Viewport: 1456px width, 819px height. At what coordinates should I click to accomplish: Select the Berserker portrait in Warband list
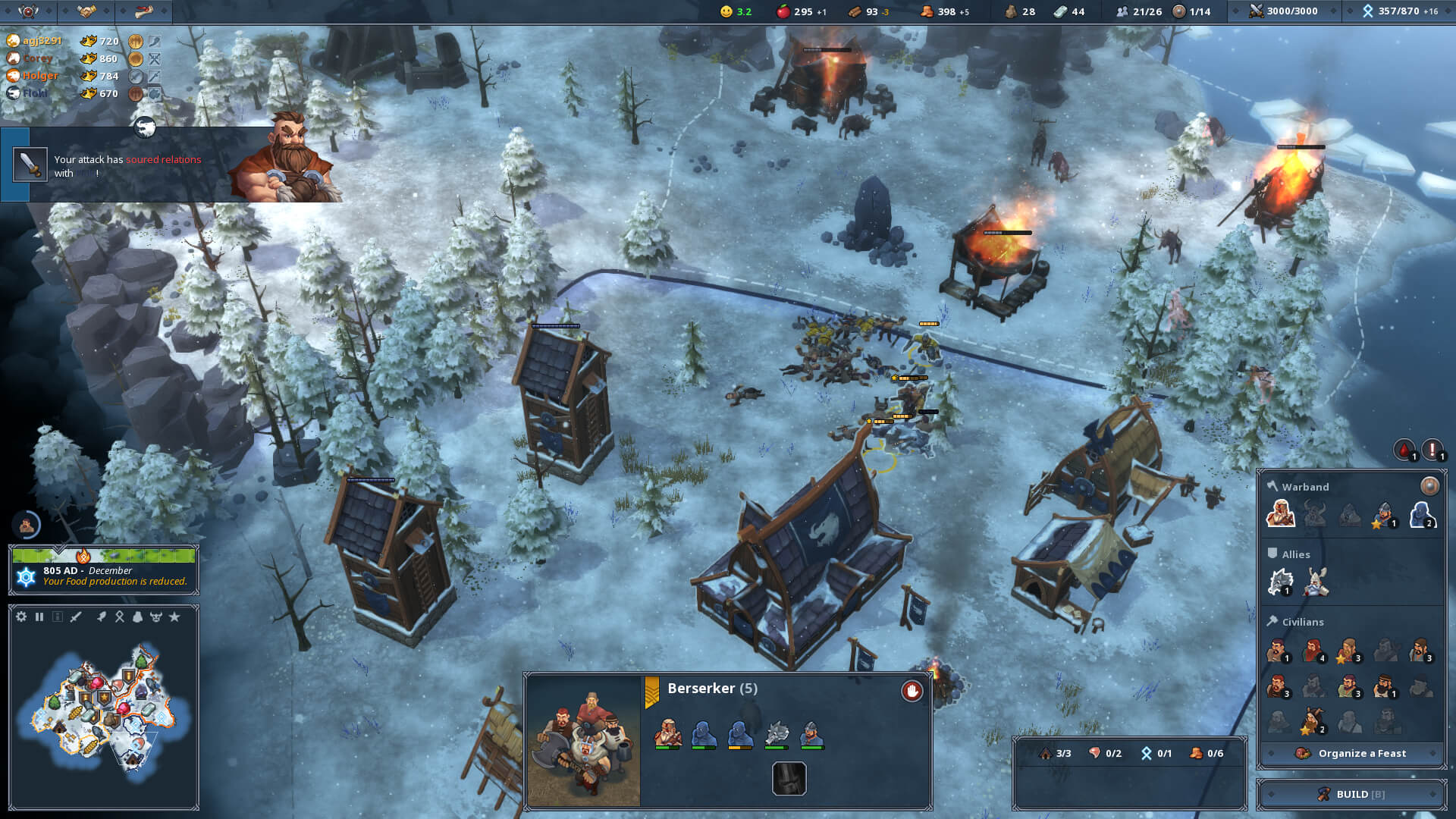(x=1280, y=514)
